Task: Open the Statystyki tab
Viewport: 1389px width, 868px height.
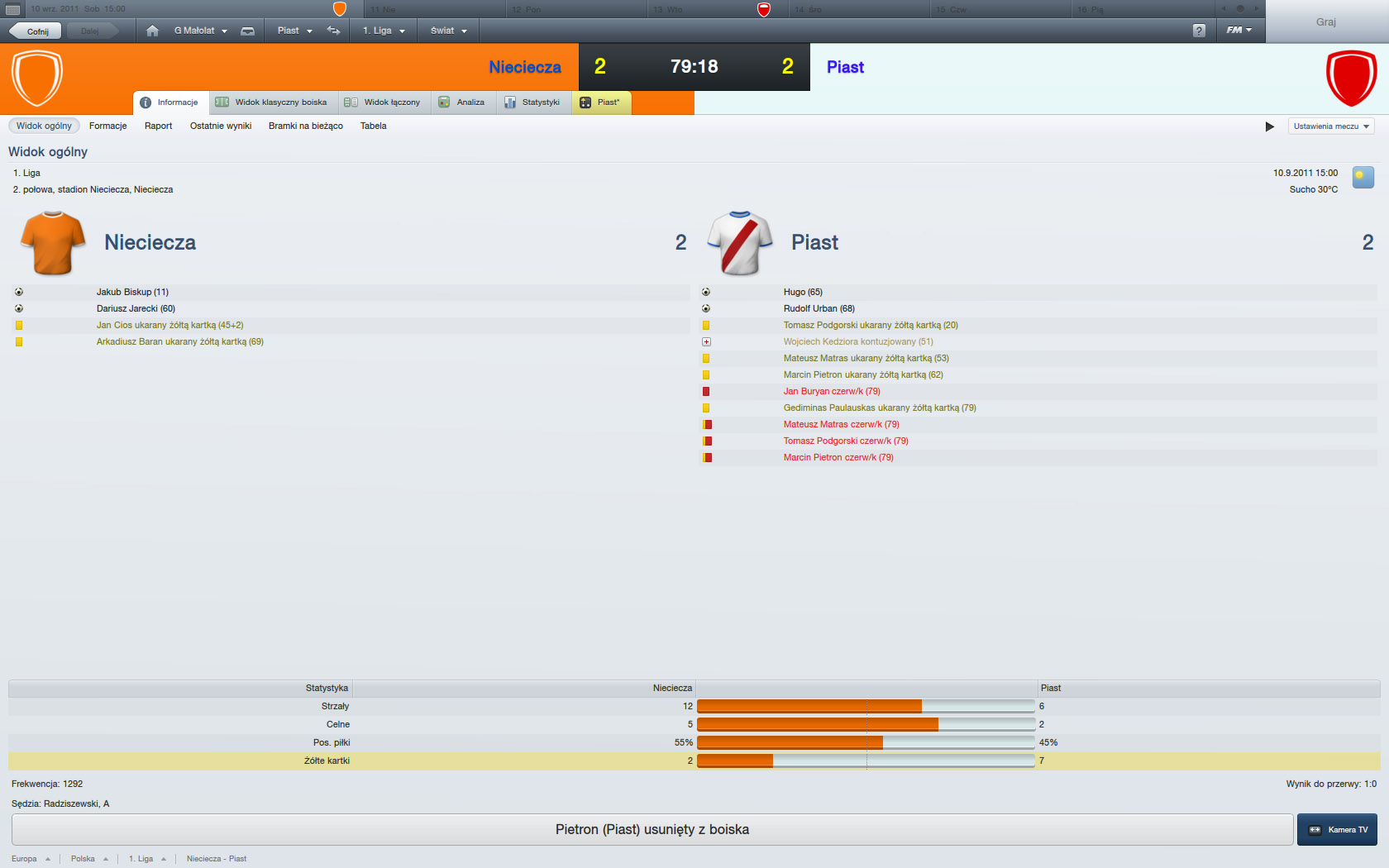Action: (x=533, y=103)
